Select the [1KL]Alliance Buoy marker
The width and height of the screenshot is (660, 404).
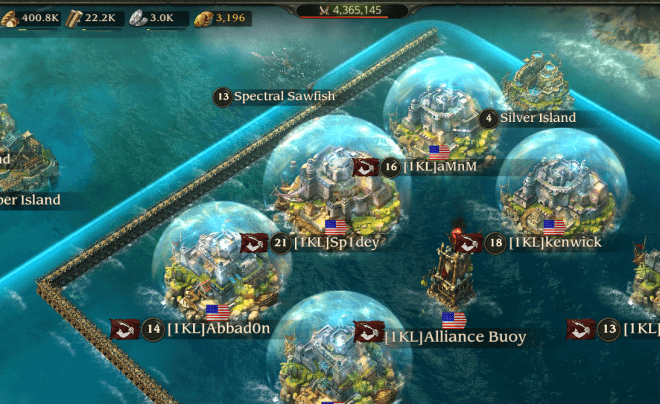tap(454, 337)
